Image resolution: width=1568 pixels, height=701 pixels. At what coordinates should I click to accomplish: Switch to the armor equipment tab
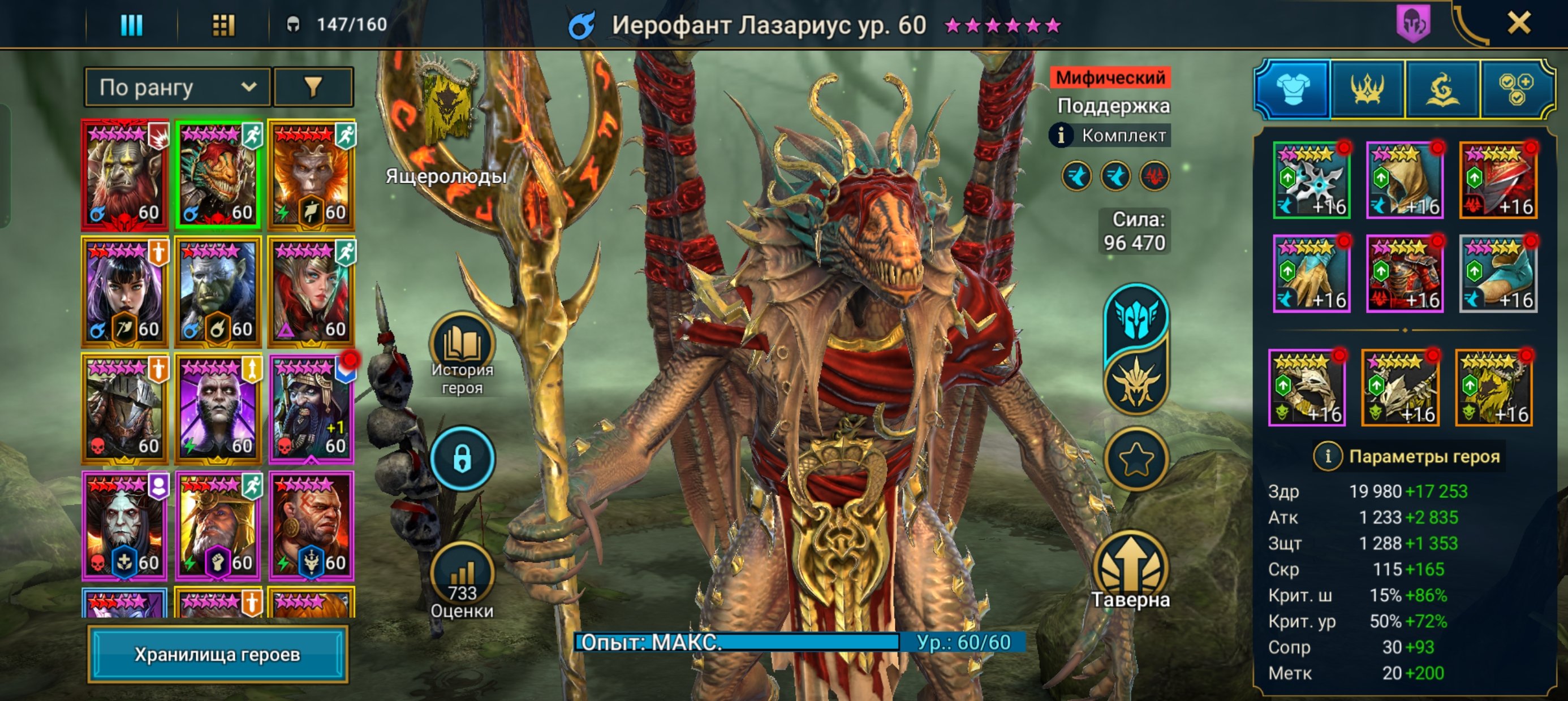coord(1293,89)
